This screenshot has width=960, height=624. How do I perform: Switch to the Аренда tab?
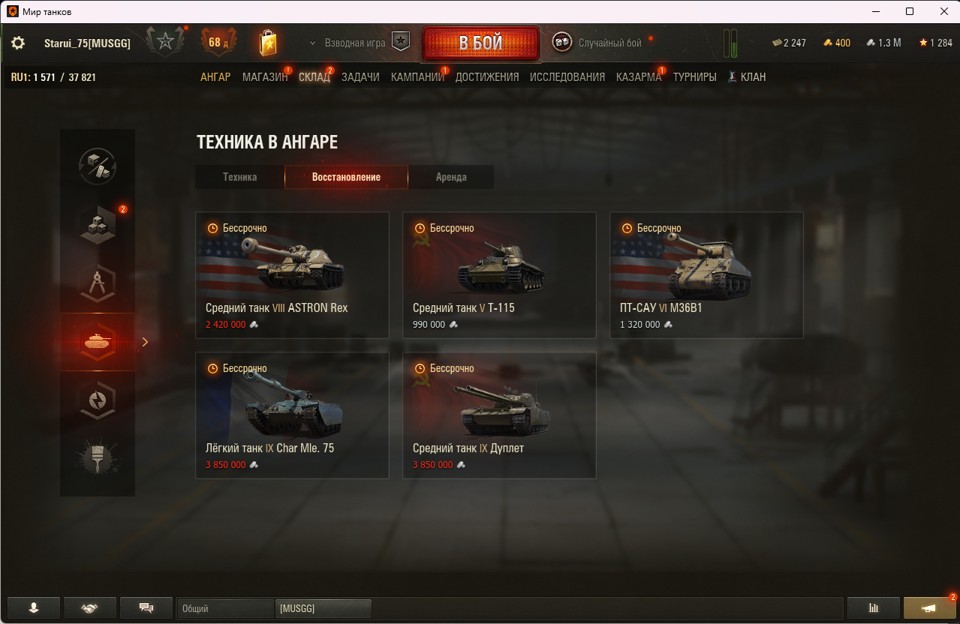451,177
